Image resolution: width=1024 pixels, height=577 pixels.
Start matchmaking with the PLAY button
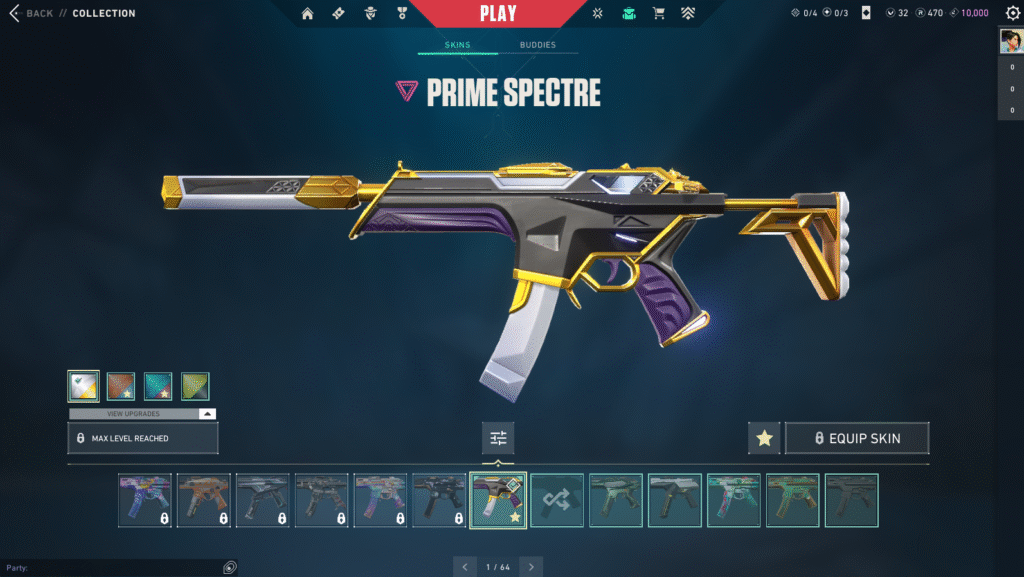coord(498,14)
